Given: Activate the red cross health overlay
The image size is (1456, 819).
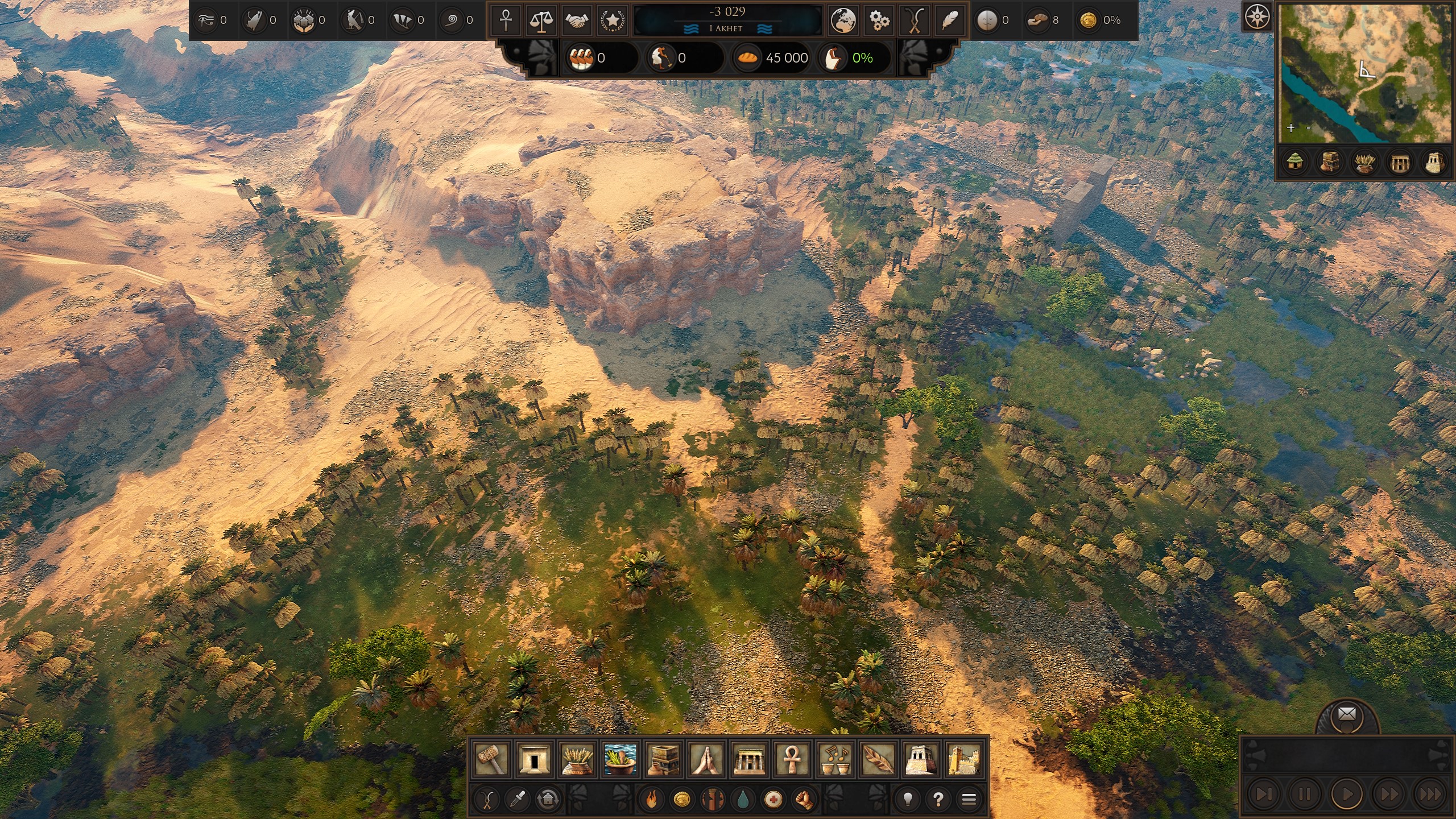Looking at the screenshot, I should (x=772, y=800).
